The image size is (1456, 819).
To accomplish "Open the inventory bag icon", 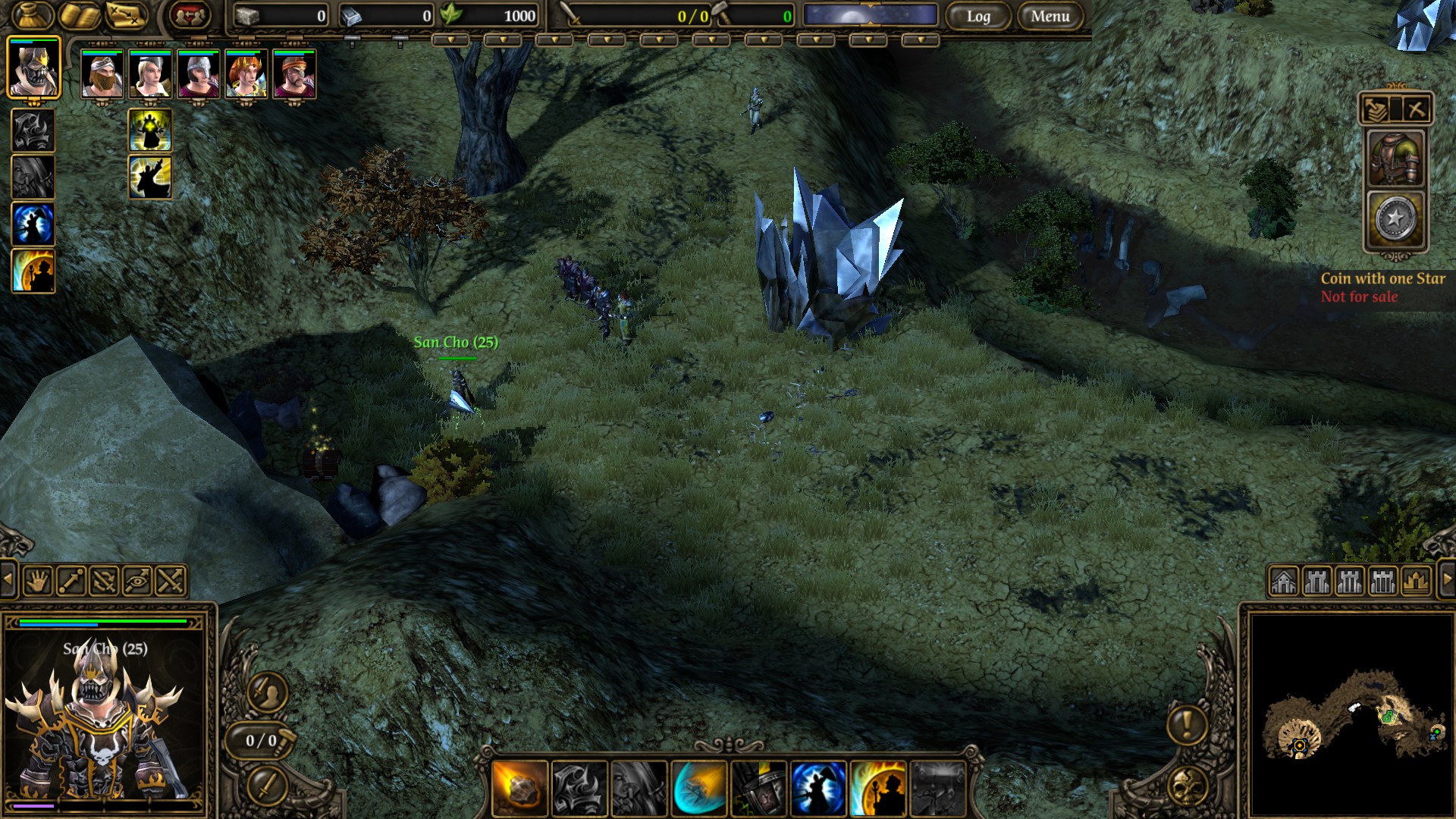I will pyautogui.click(x=32, y=15).
